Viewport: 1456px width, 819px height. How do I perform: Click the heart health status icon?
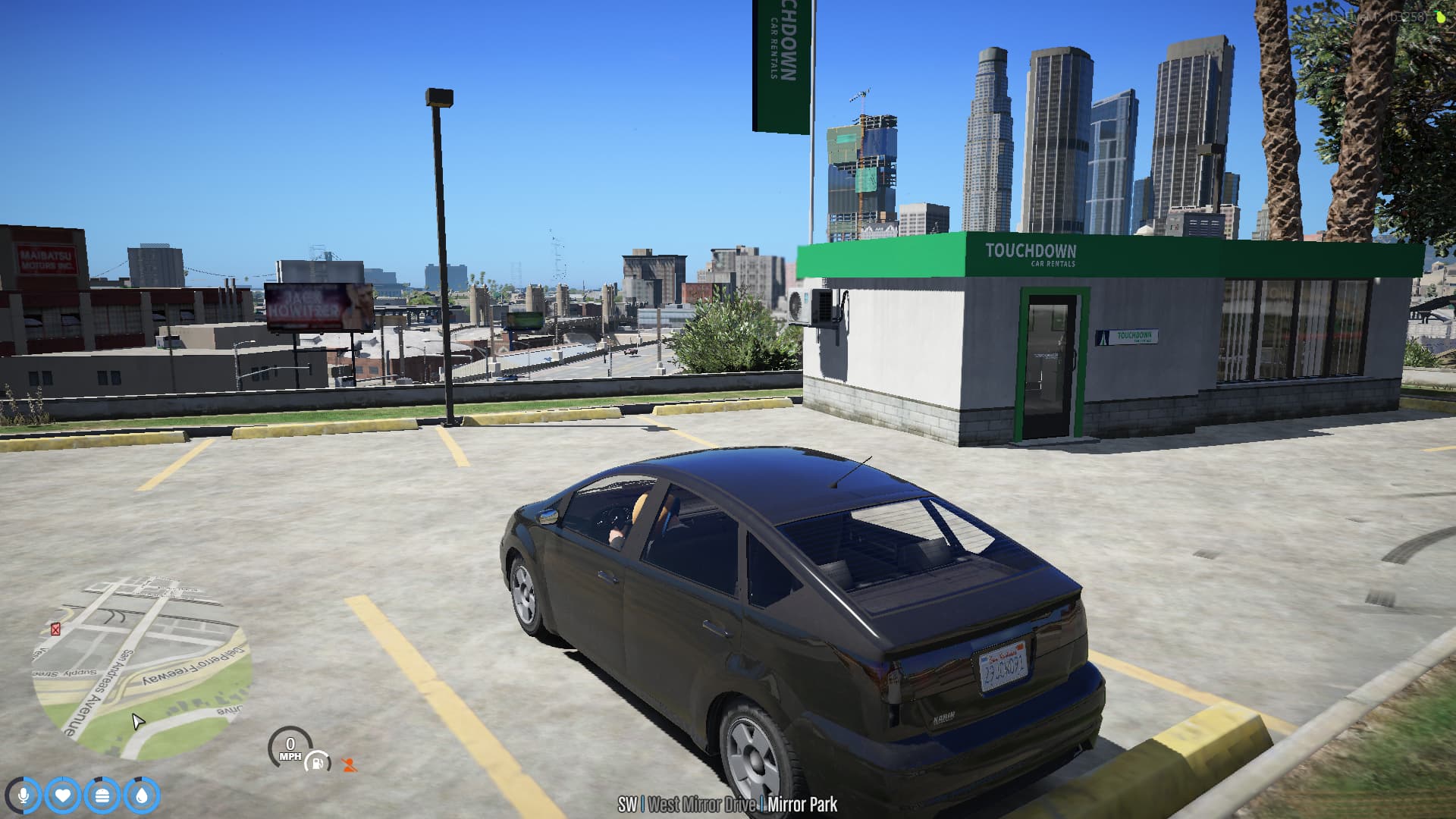(x=63, y=795)
